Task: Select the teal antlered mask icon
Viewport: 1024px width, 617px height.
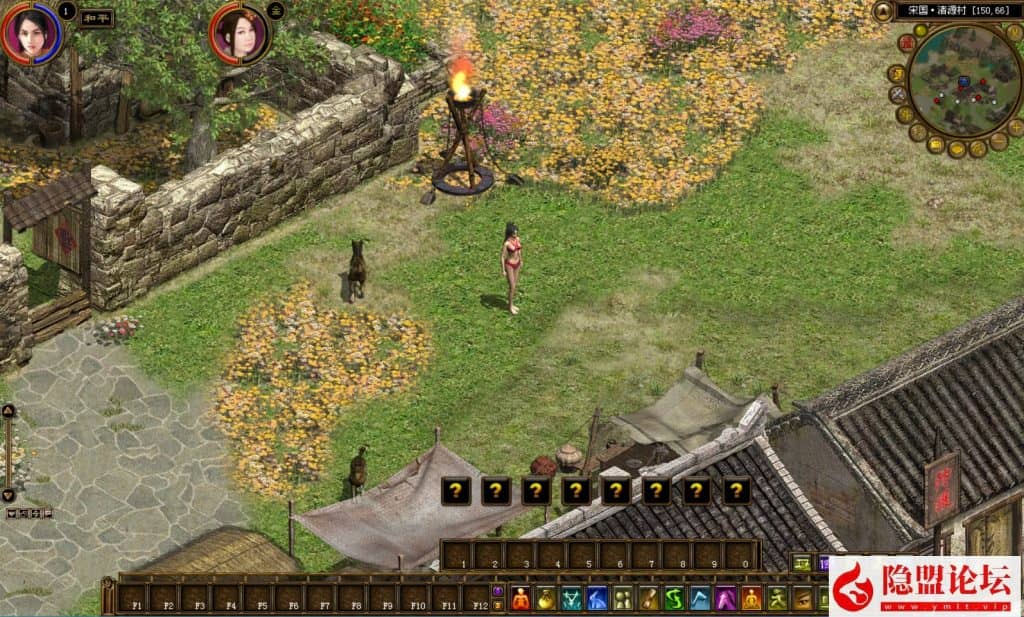Action: coord(571,599)
